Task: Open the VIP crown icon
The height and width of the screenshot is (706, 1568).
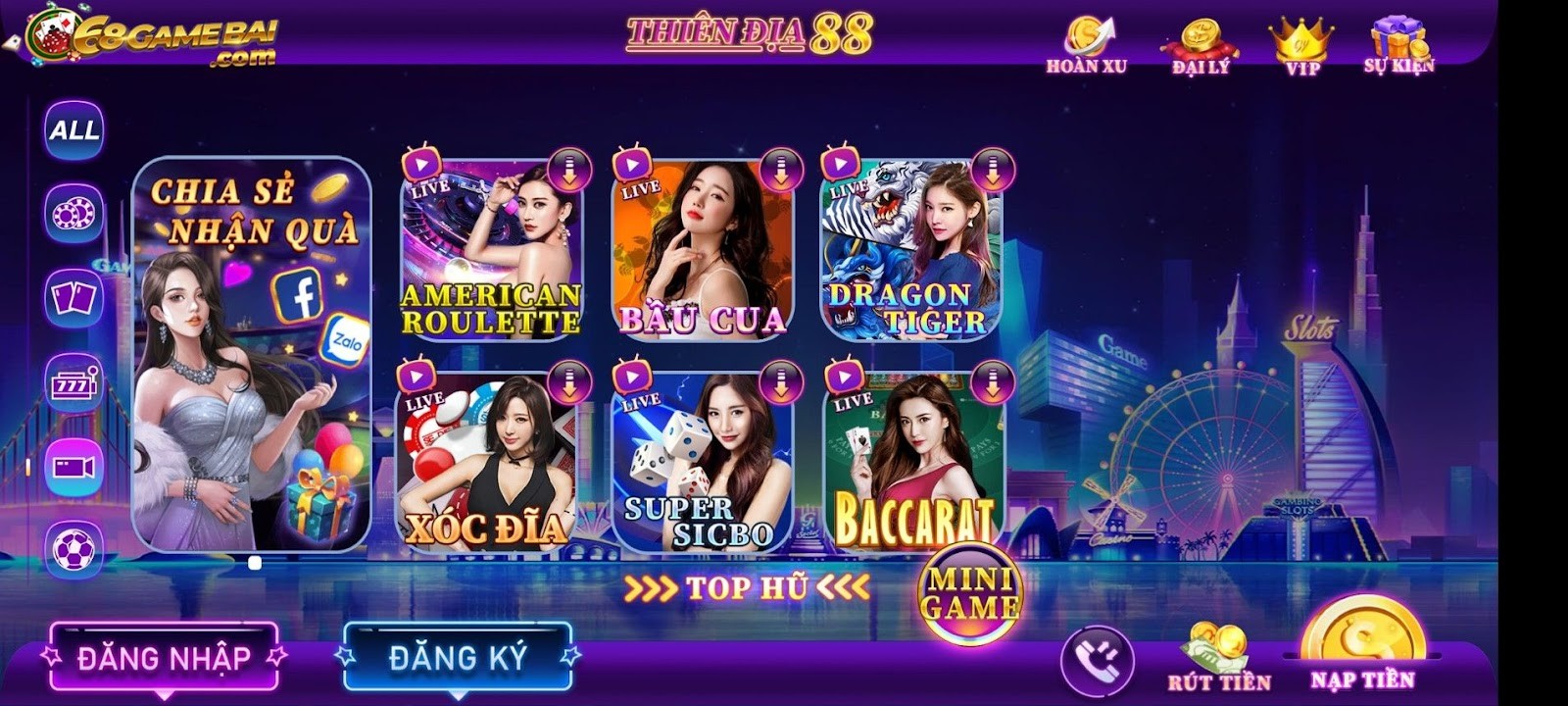Action: tap(1301, 45)
